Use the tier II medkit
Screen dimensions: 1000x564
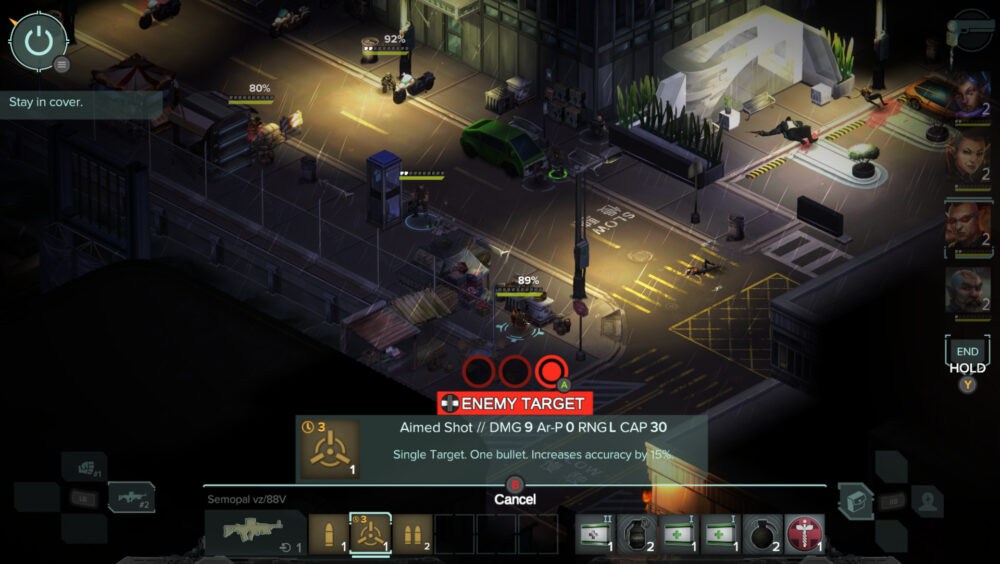pos(595,534)
